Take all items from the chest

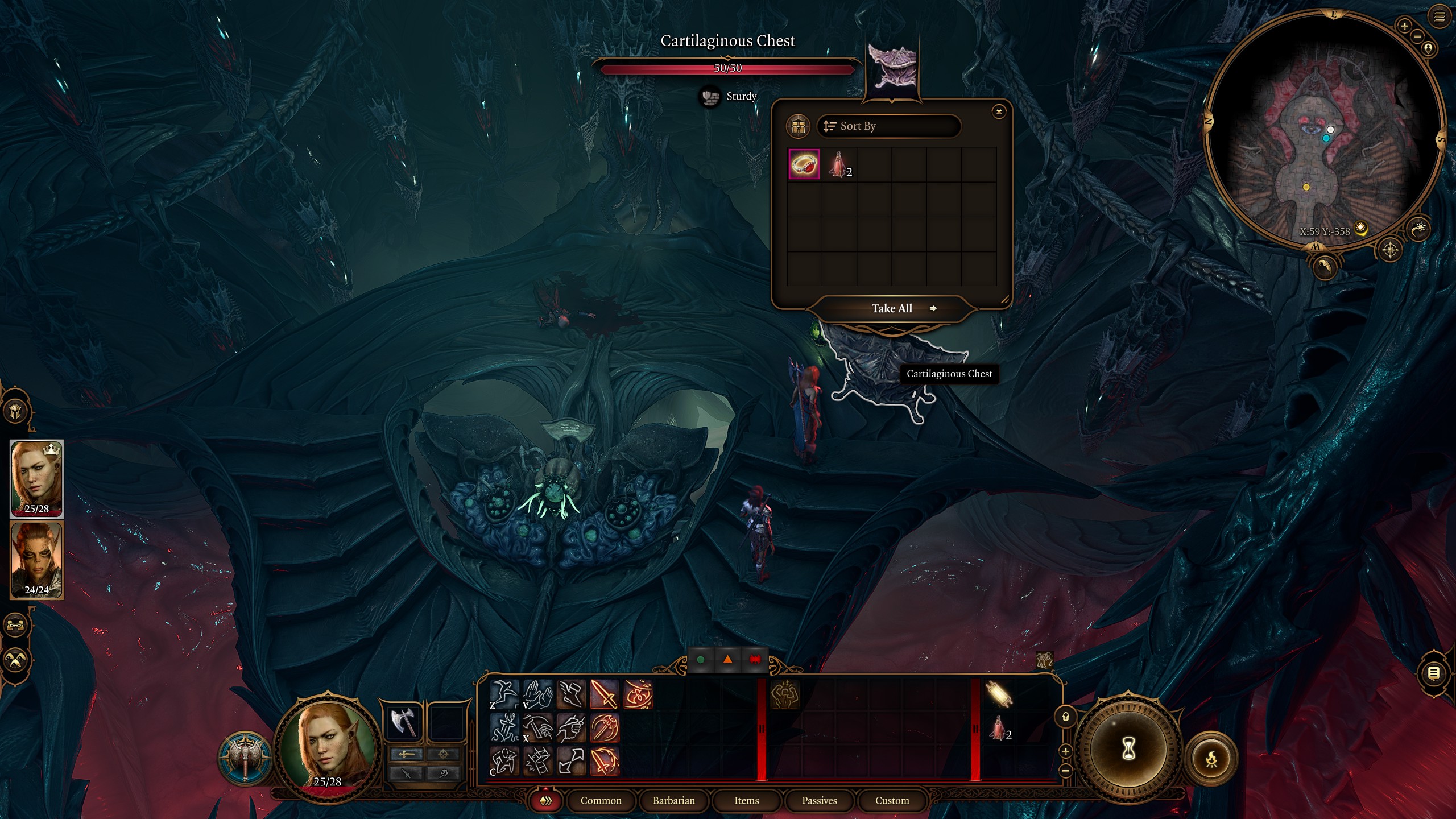click(892, 308)
